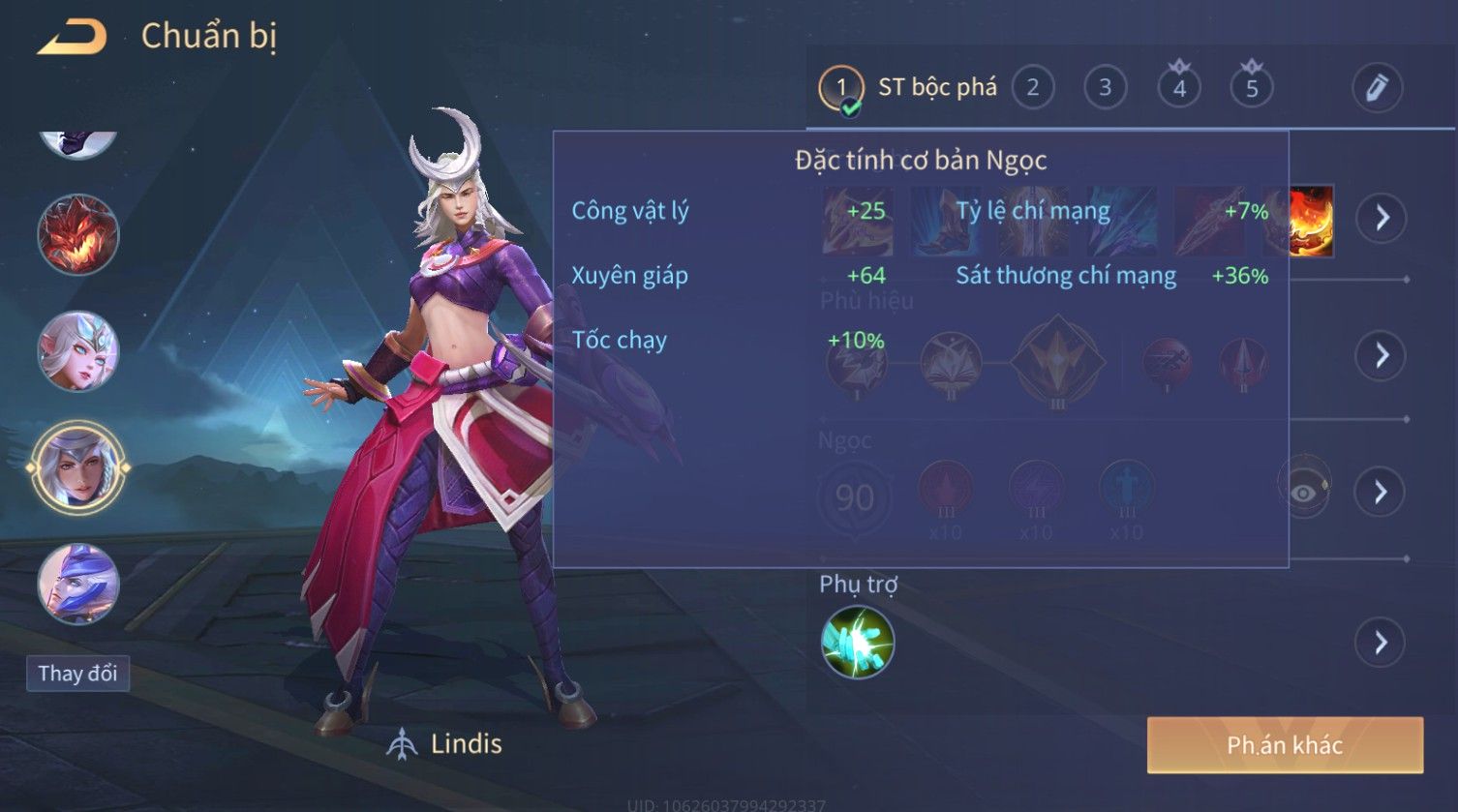
Task: Select the Phụ trợ support spell icon
Action: [857, 643]
